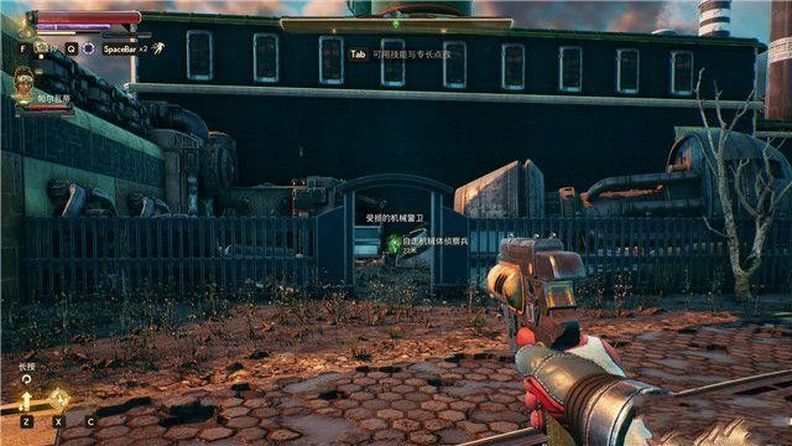Image resolution: width=792 pixels, height=446 pixels.
Task: Use the medical inhaler icon
Action: (x=41, y=47)
